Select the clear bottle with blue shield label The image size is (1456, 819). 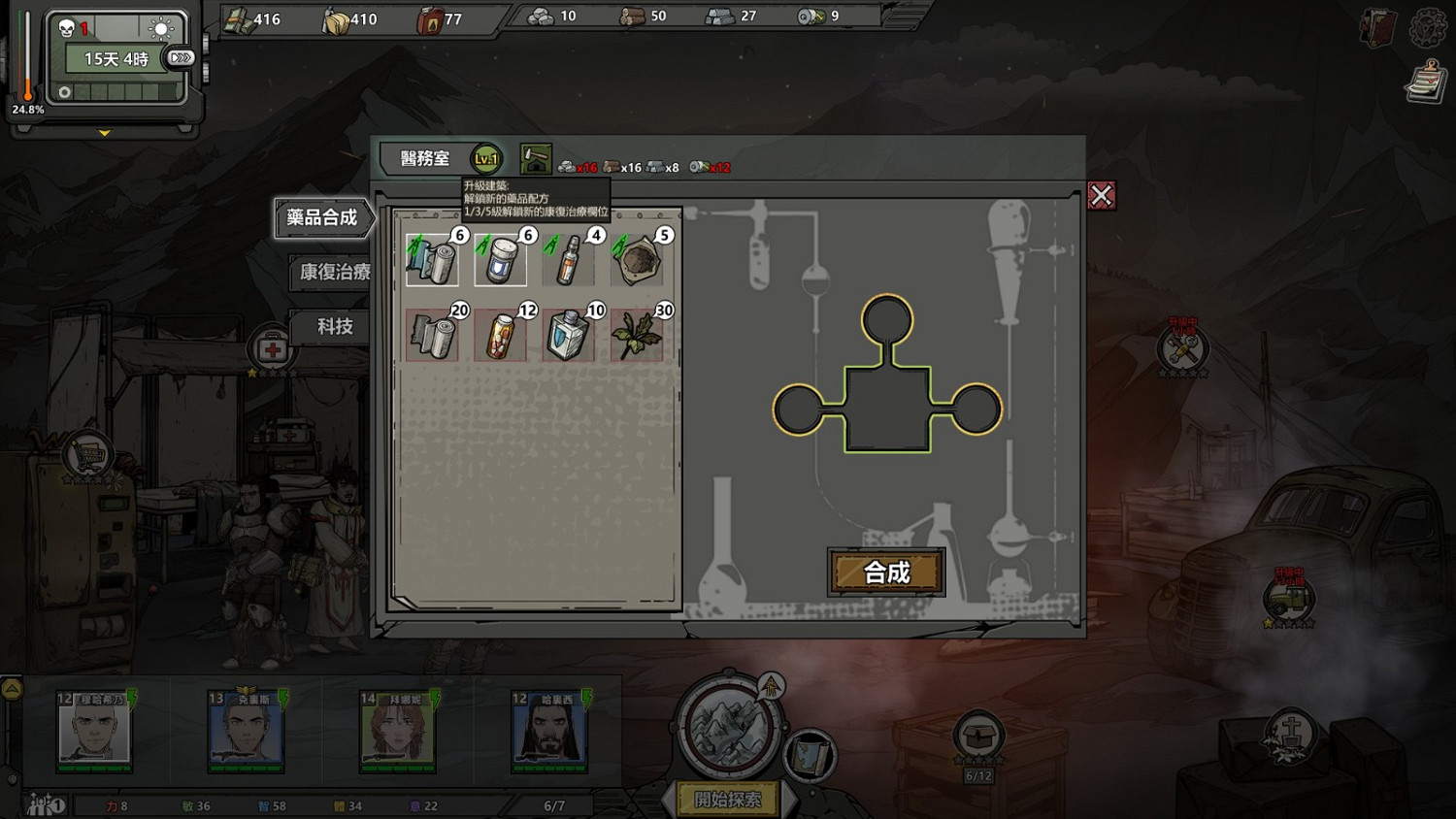pos(568,335)
